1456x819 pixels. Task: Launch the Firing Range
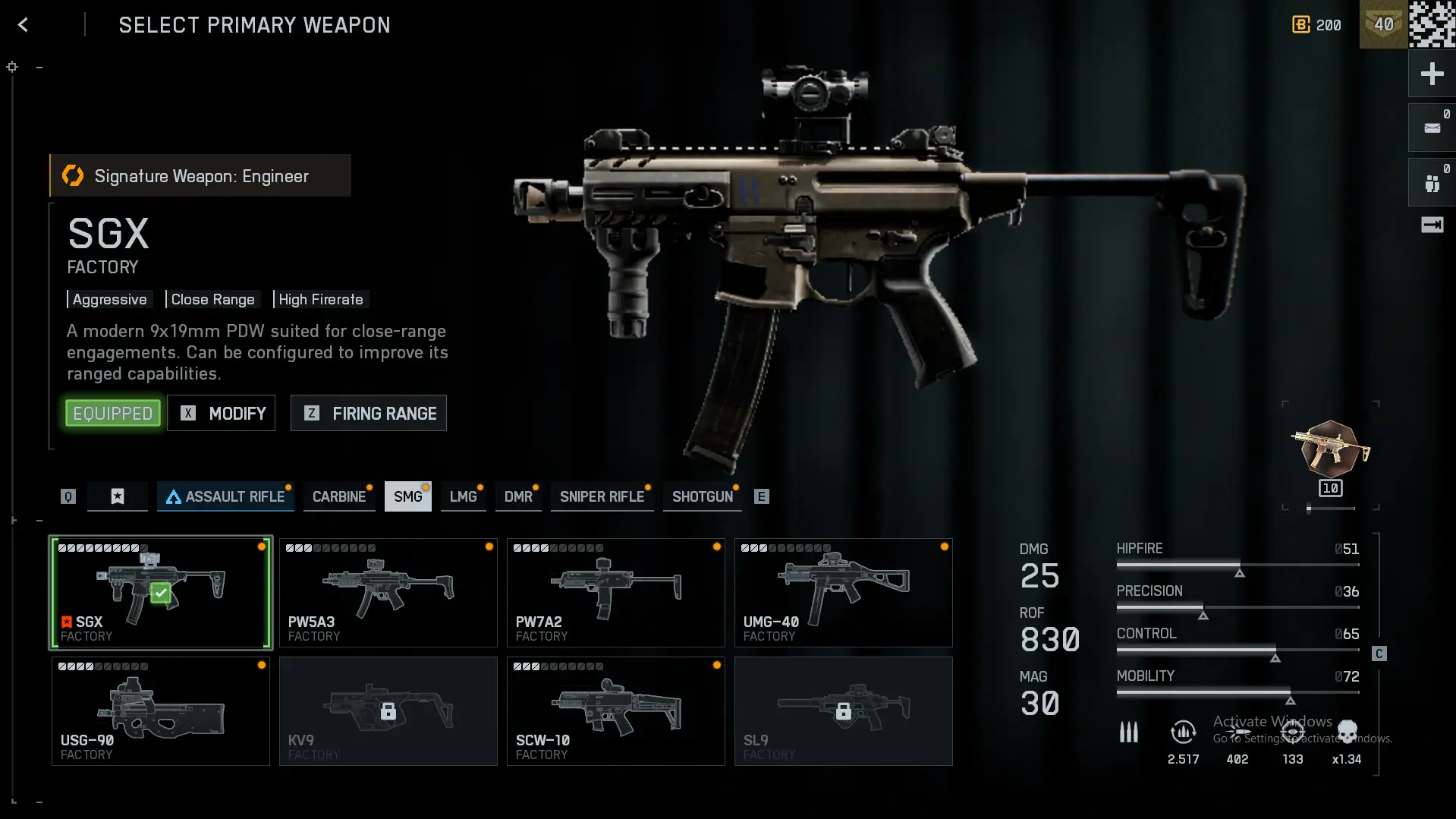pos(369,413)
